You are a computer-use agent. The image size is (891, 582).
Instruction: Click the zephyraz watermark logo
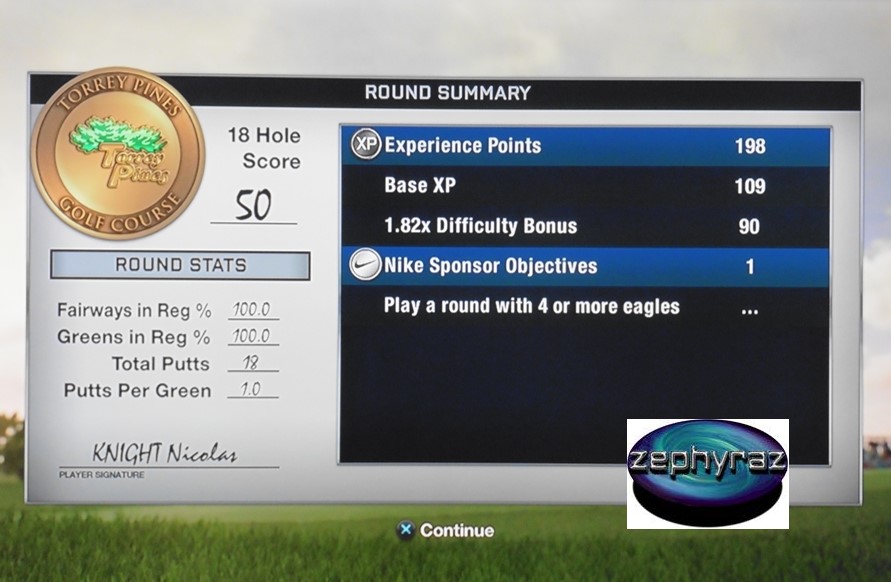707,473
